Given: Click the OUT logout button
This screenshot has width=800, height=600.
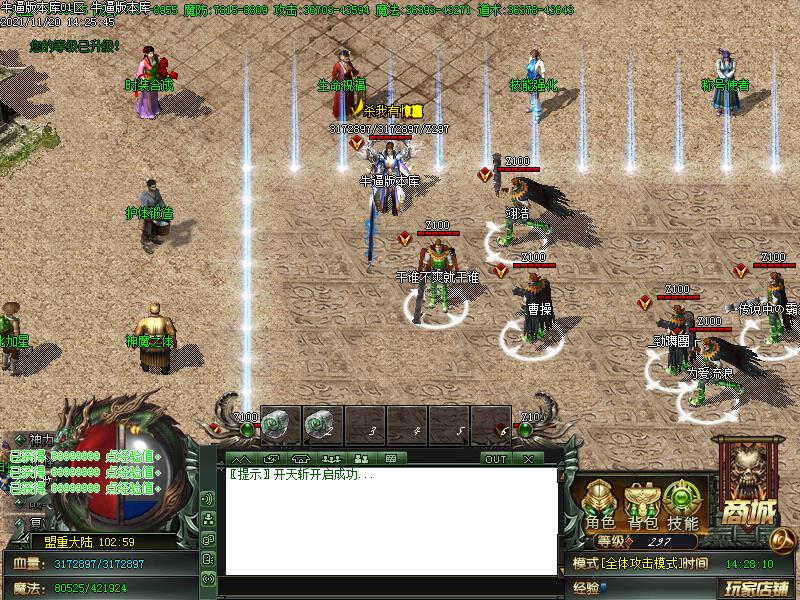Looking at the screenshot, I should [x=496, y=459].
